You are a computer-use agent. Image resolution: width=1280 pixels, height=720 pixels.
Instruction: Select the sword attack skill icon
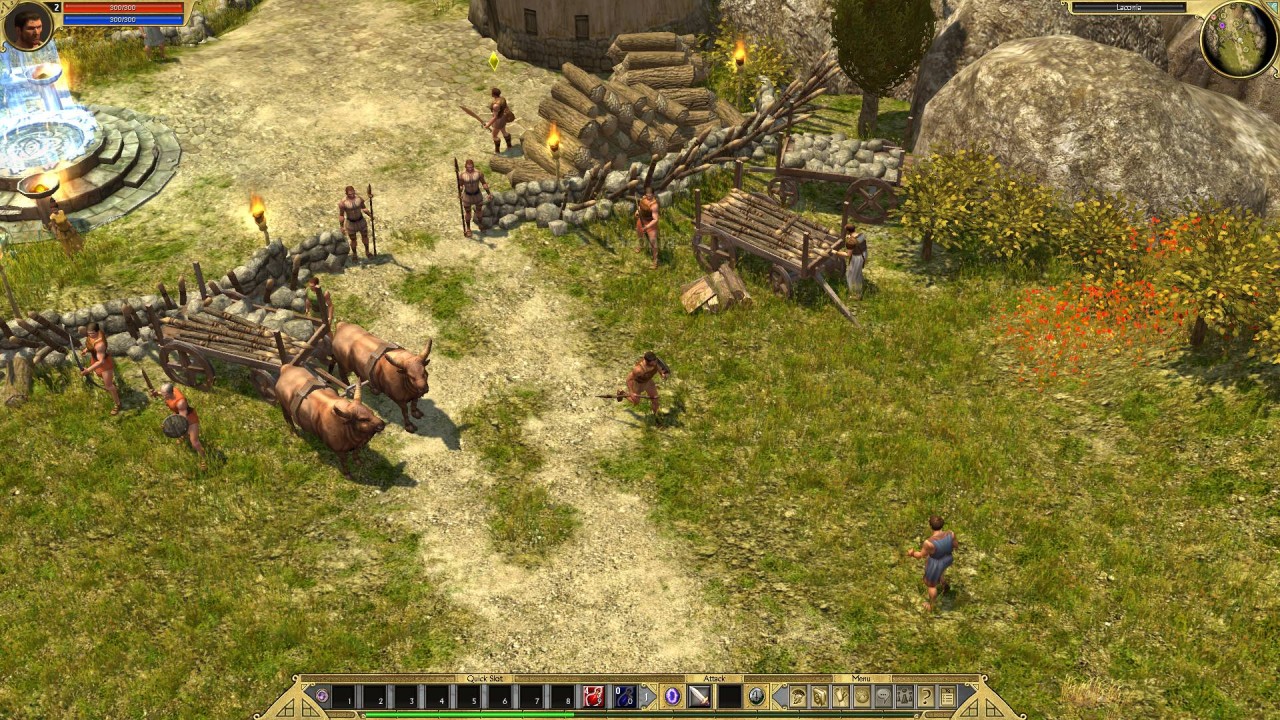click(700, 697)
